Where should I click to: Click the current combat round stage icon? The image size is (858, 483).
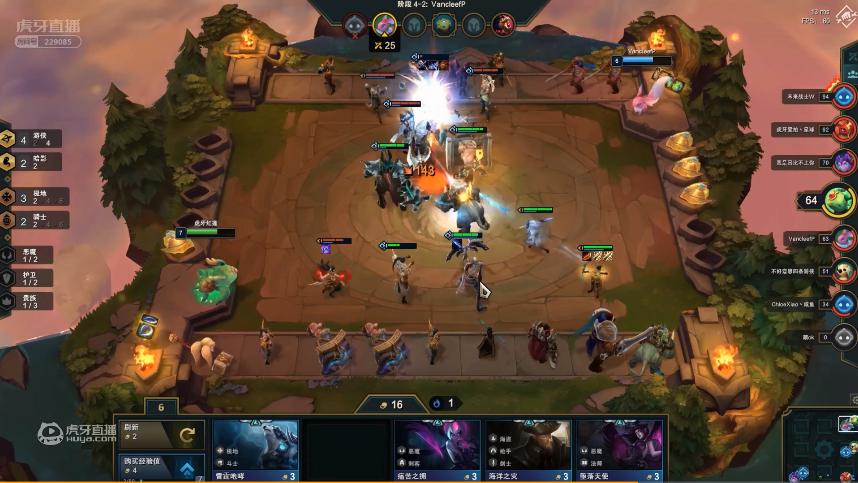tap(385, 24)
